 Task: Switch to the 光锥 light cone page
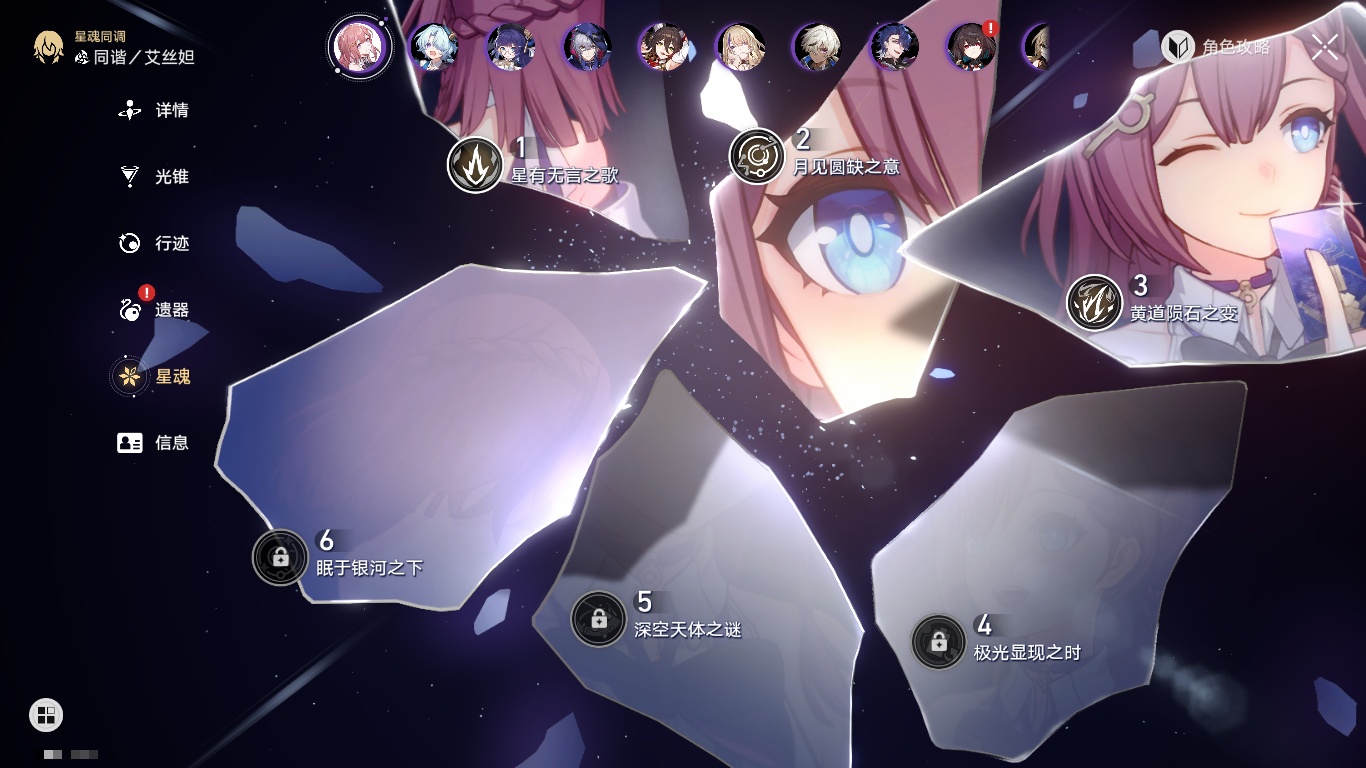coord(155,177)
